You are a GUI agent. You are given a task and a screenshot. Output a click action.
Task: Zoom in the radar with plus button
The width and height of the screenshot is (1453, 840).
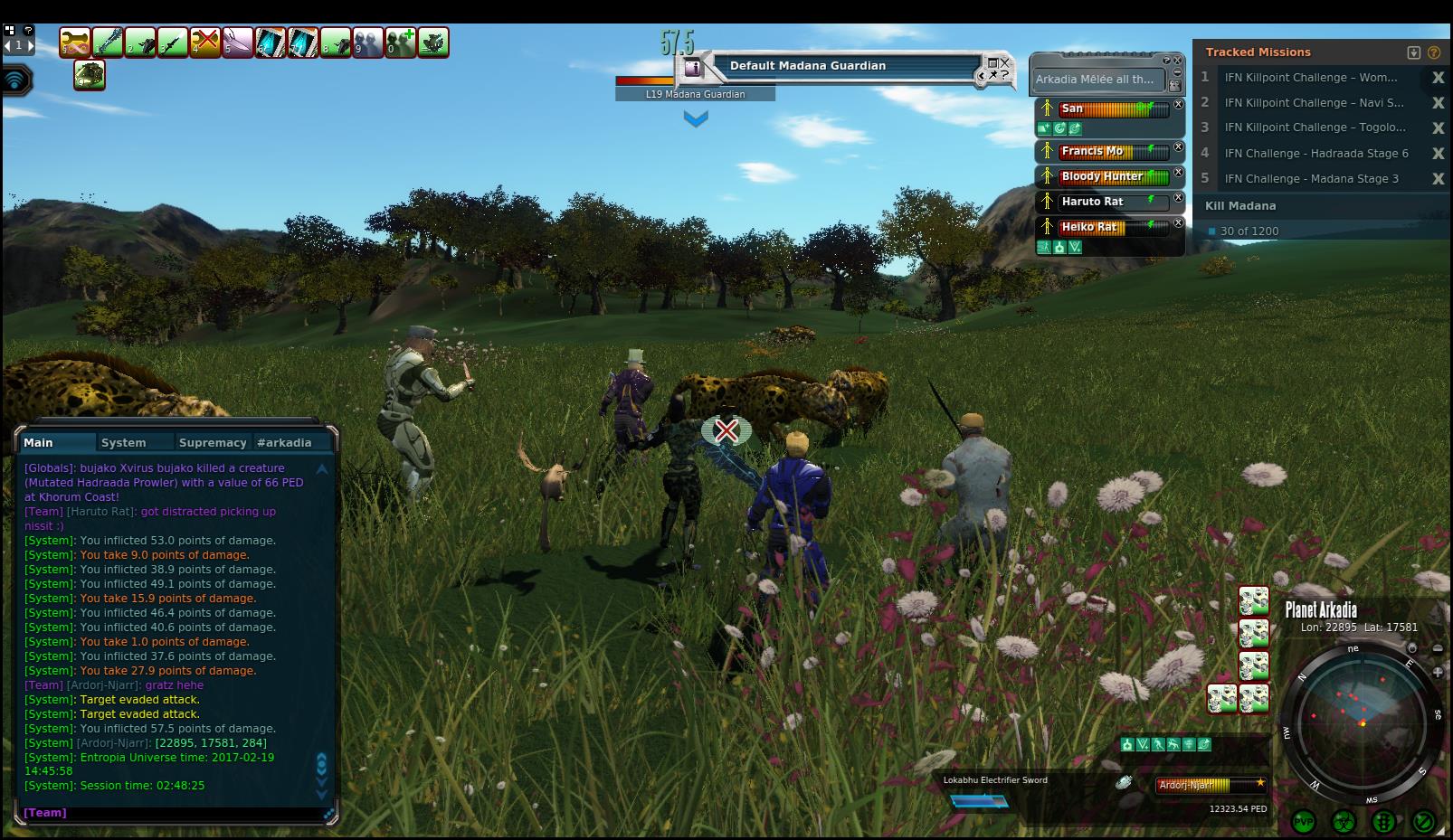(1439, 672)
